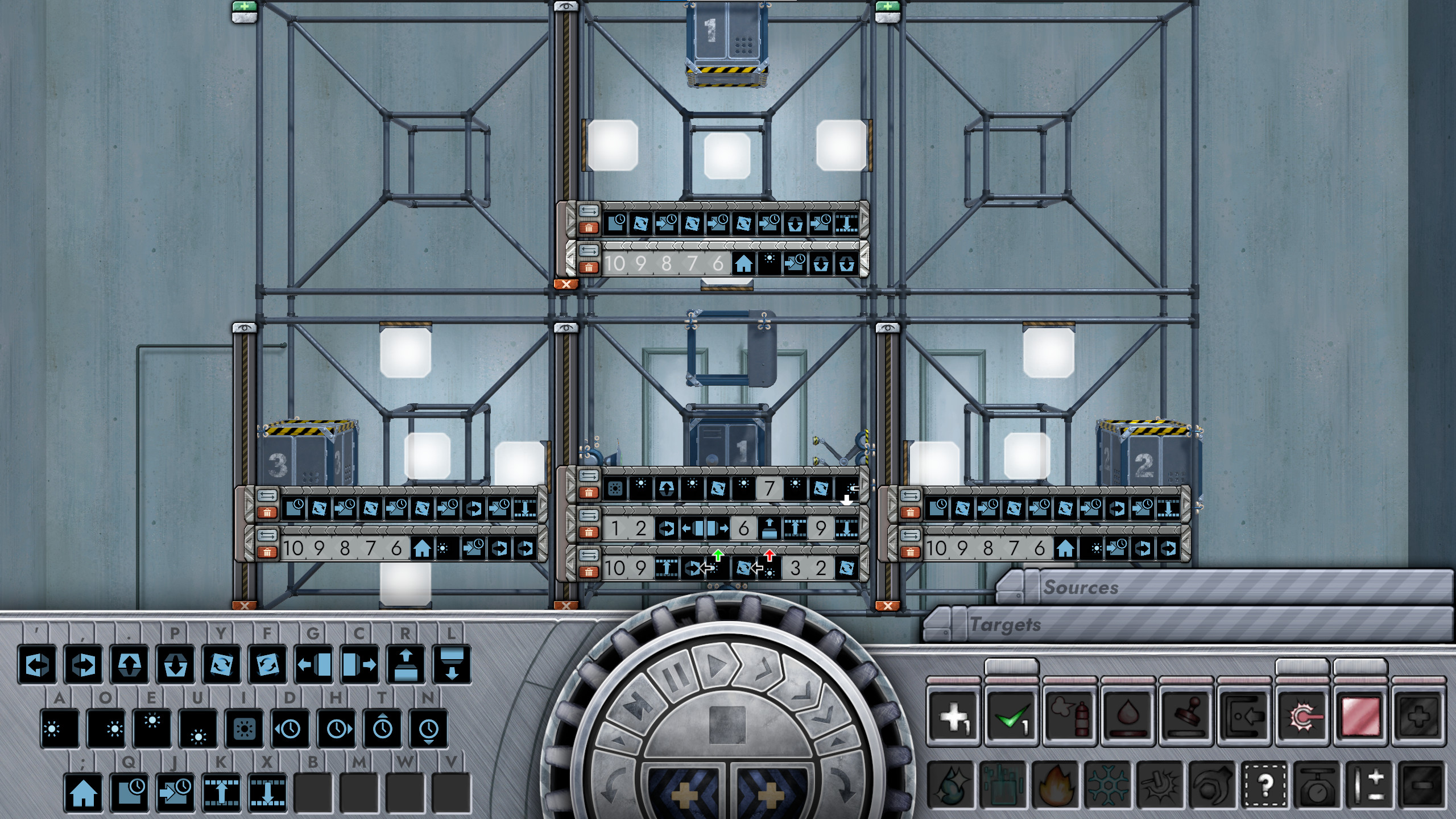Start playback with the play button
Screen dimensions: 1456x819
click(714, 666)
